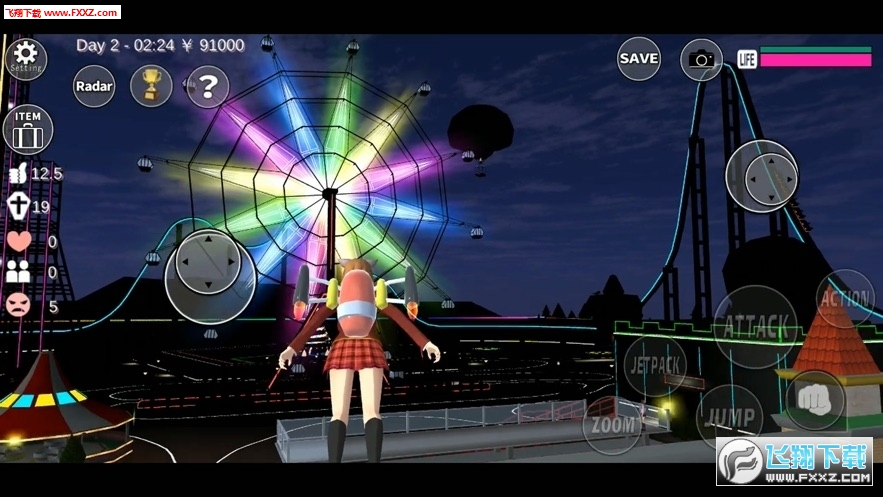Open the ITEM bag inventory
The image size is (883, 497).
point(28,130)
